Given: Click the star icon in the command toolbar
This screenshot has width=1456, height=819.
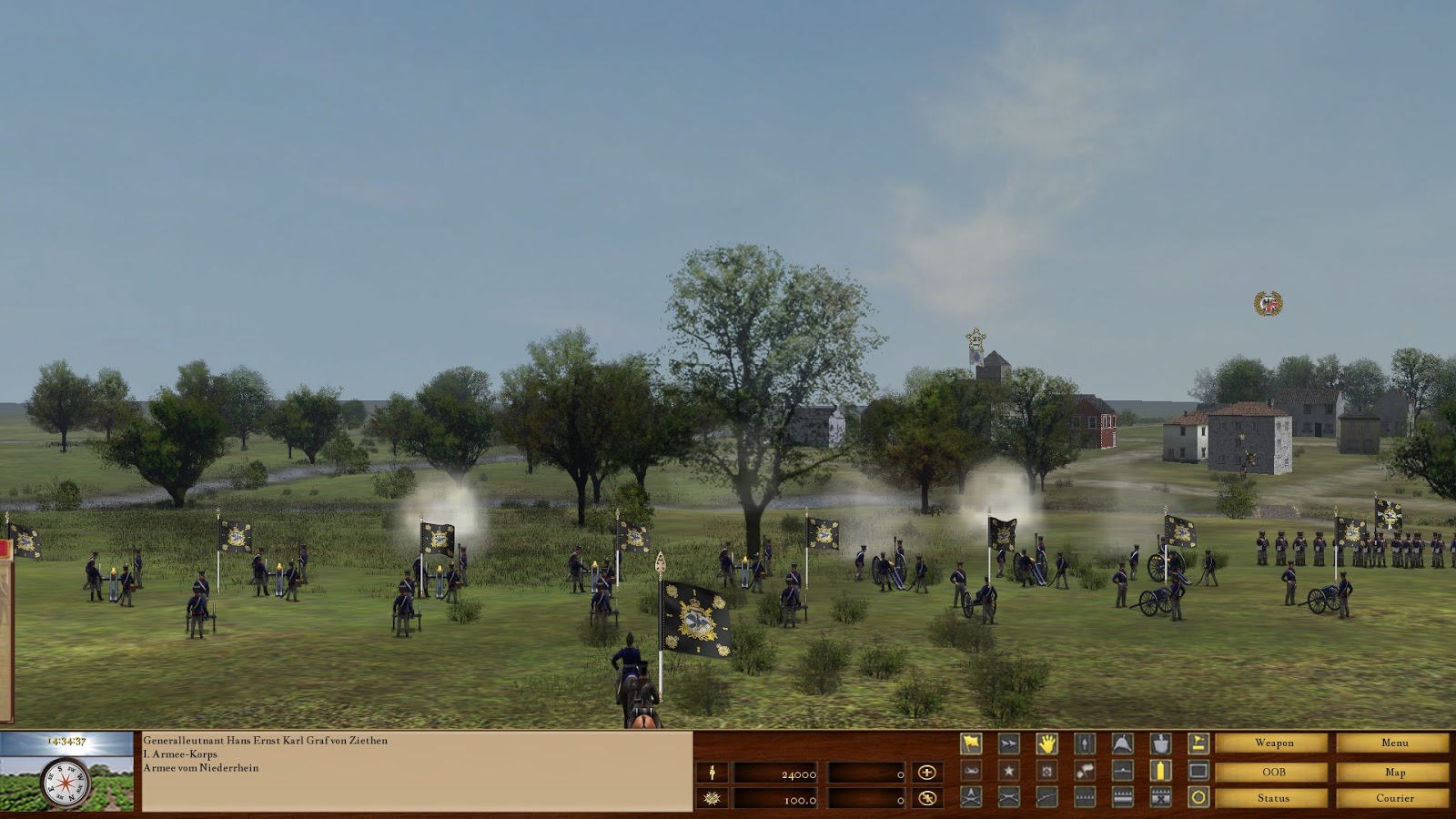Looking at the screenshot, I should [1007, 771].
